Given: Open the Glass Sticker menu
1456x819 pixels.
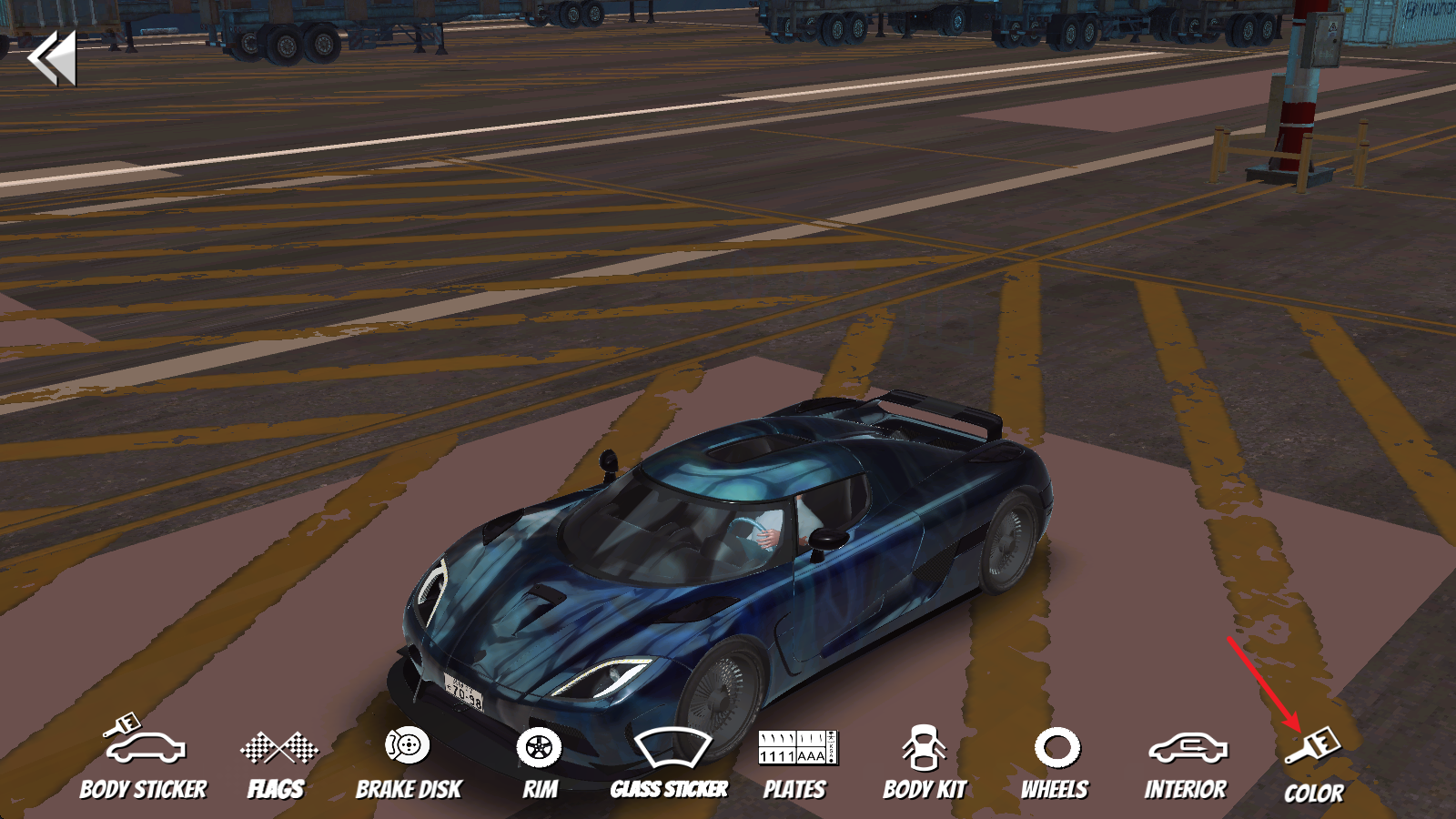Looking at the screenshot, I should pos(670,763).
